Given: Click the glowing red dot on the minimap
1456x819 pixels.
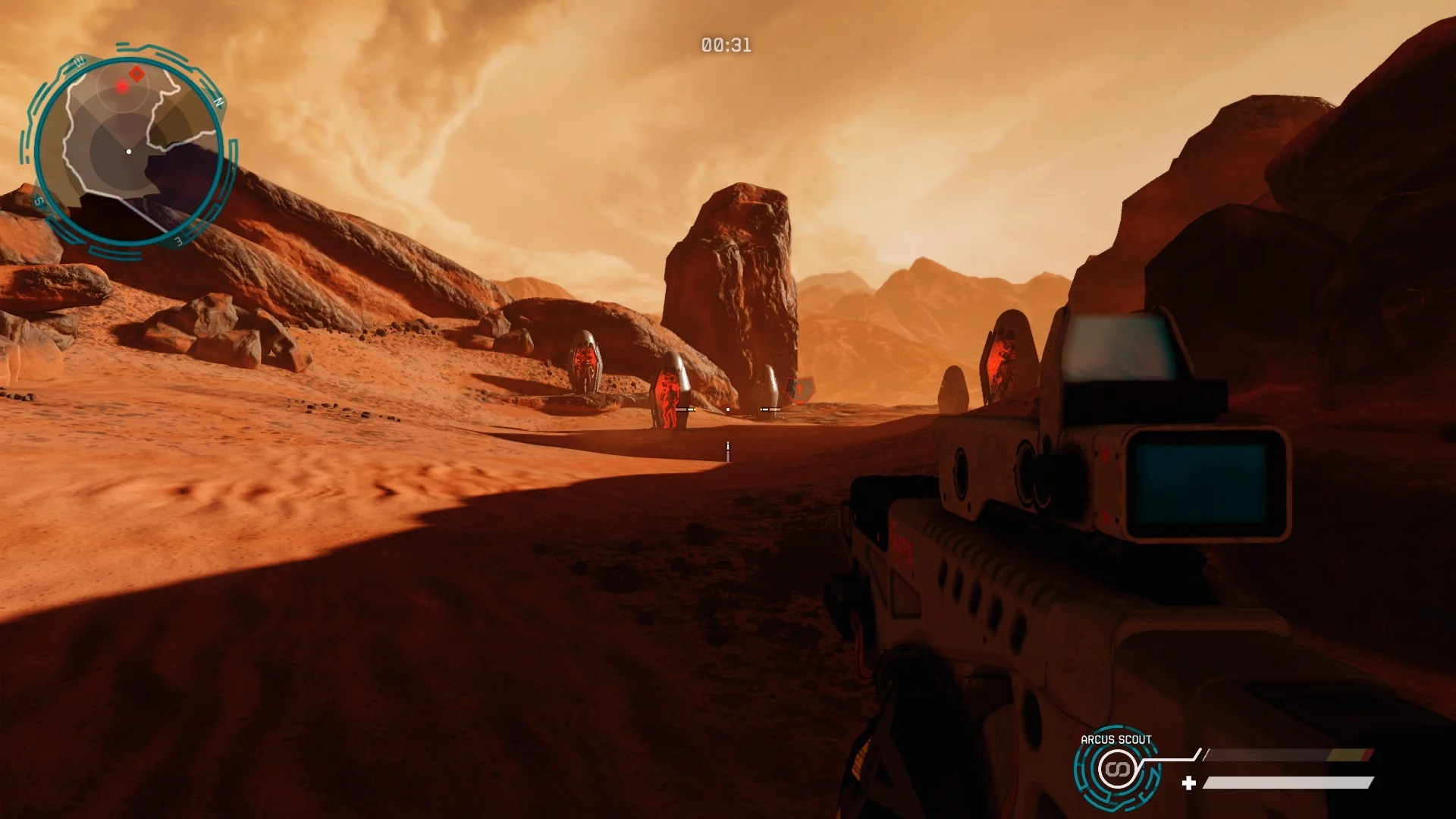Looking at the screenshot, I should pyautogui.click(x=121, y=87).
